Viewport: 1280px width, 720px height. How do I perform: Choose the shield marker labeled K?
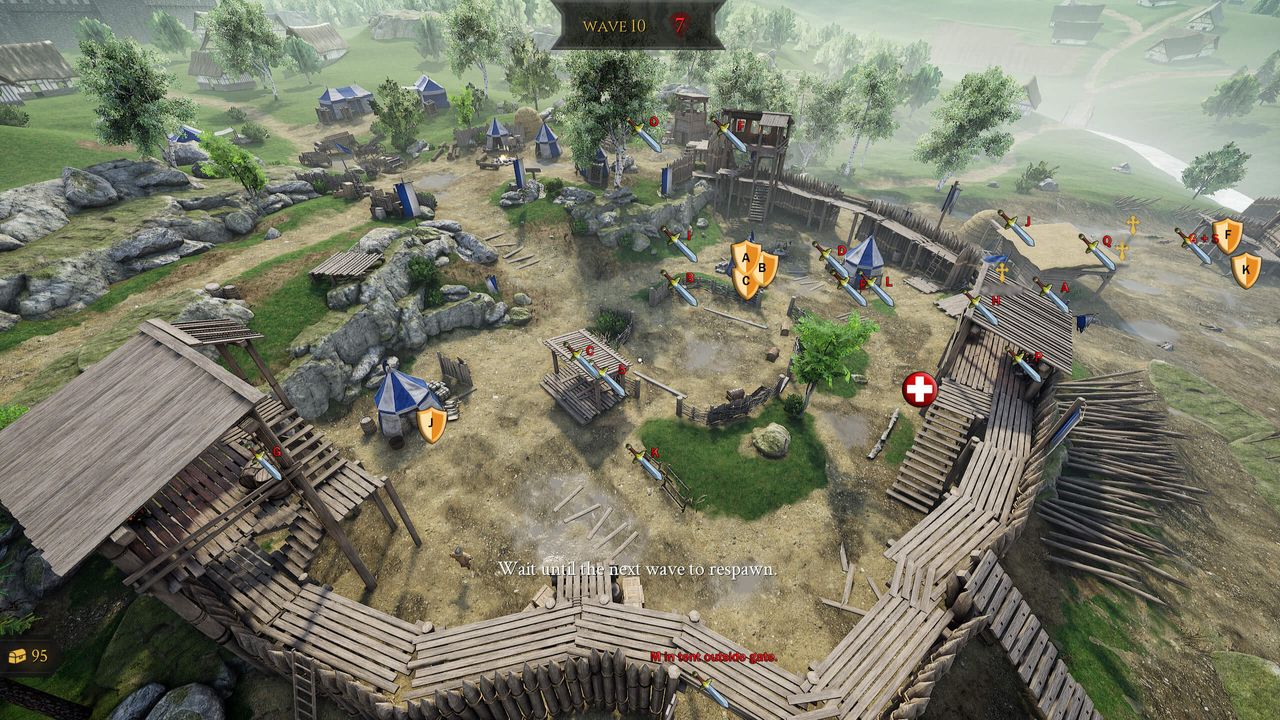1245,269
